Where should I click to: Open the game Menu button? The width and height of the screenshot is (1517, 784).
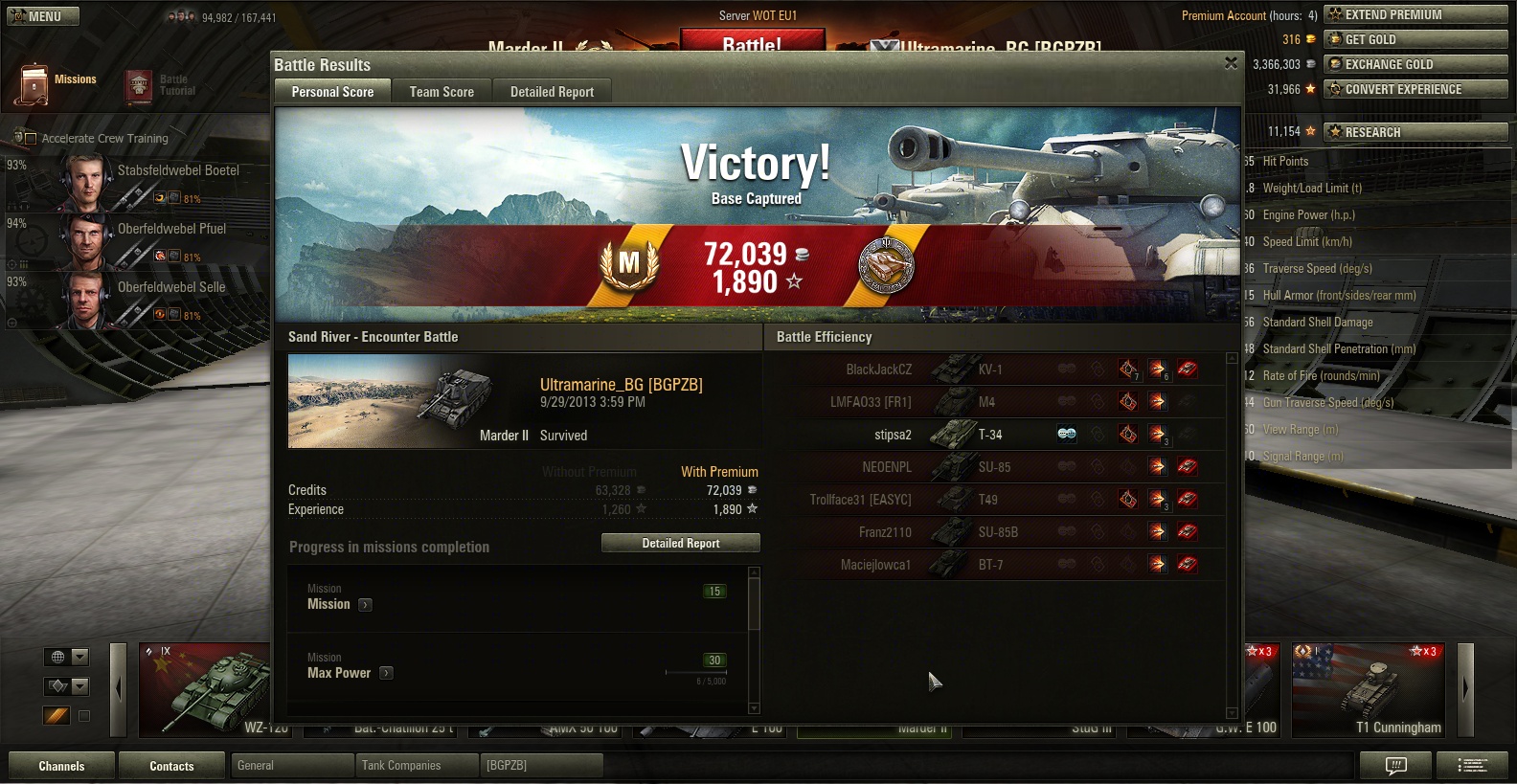pos(43,16)
